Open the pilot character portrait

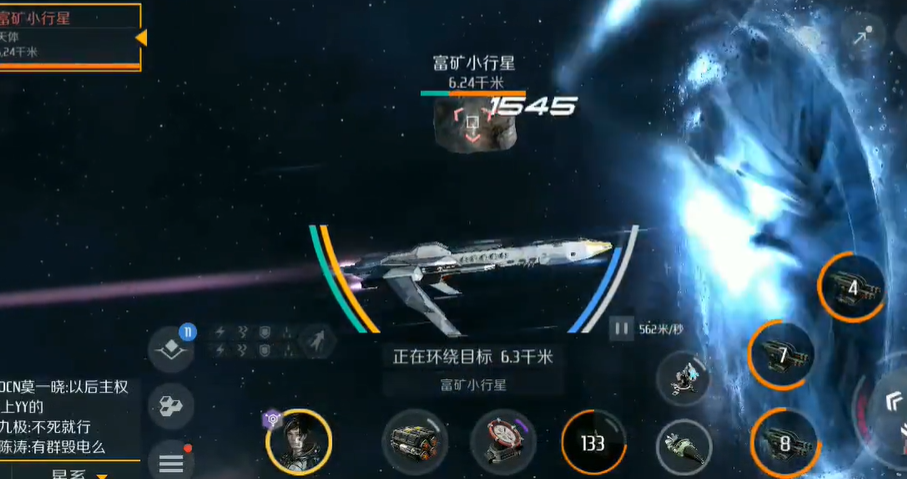tap(298, 442)
